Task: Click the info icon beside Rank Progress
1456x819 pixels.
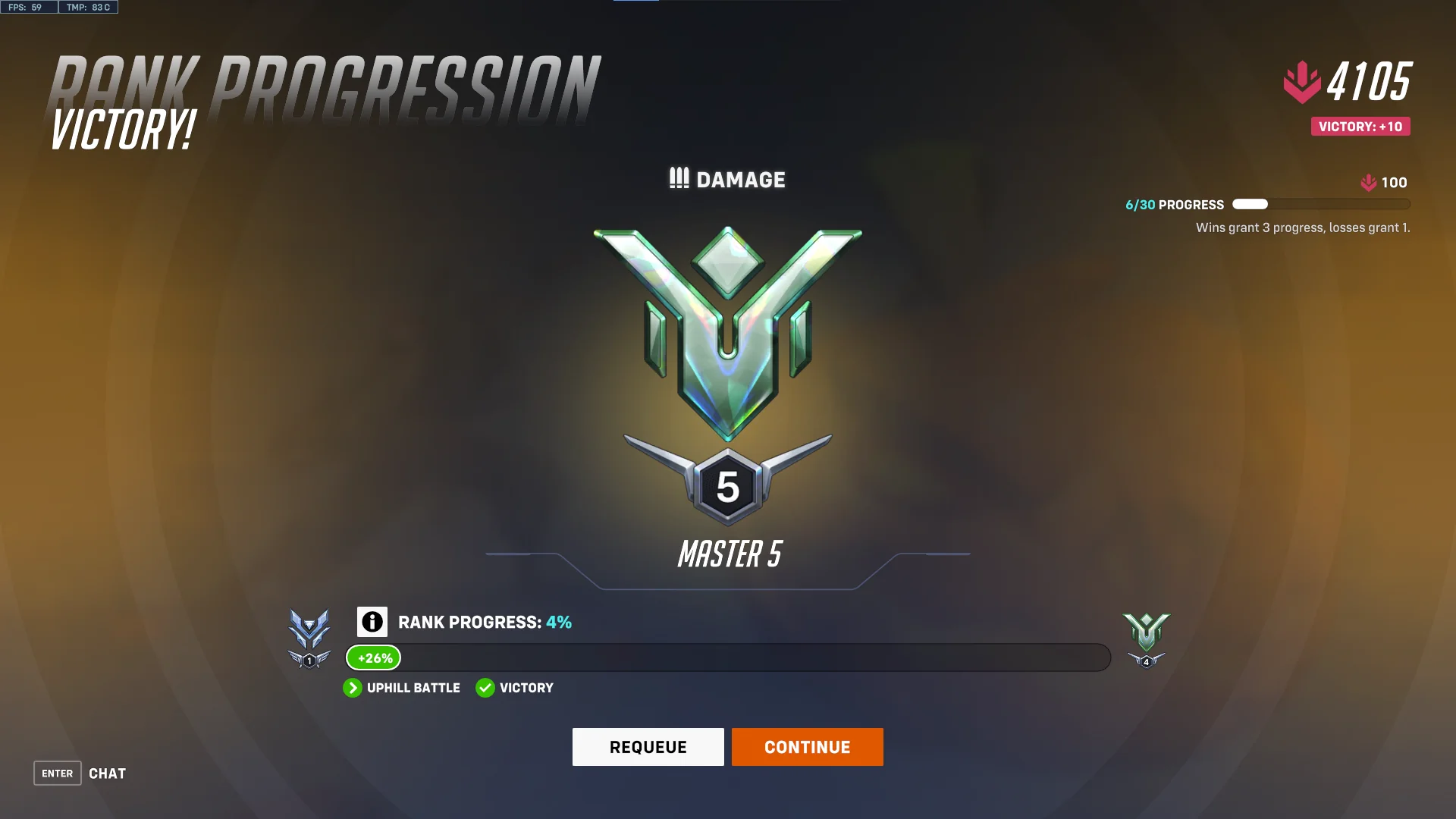Action: (x=371, y=622)
